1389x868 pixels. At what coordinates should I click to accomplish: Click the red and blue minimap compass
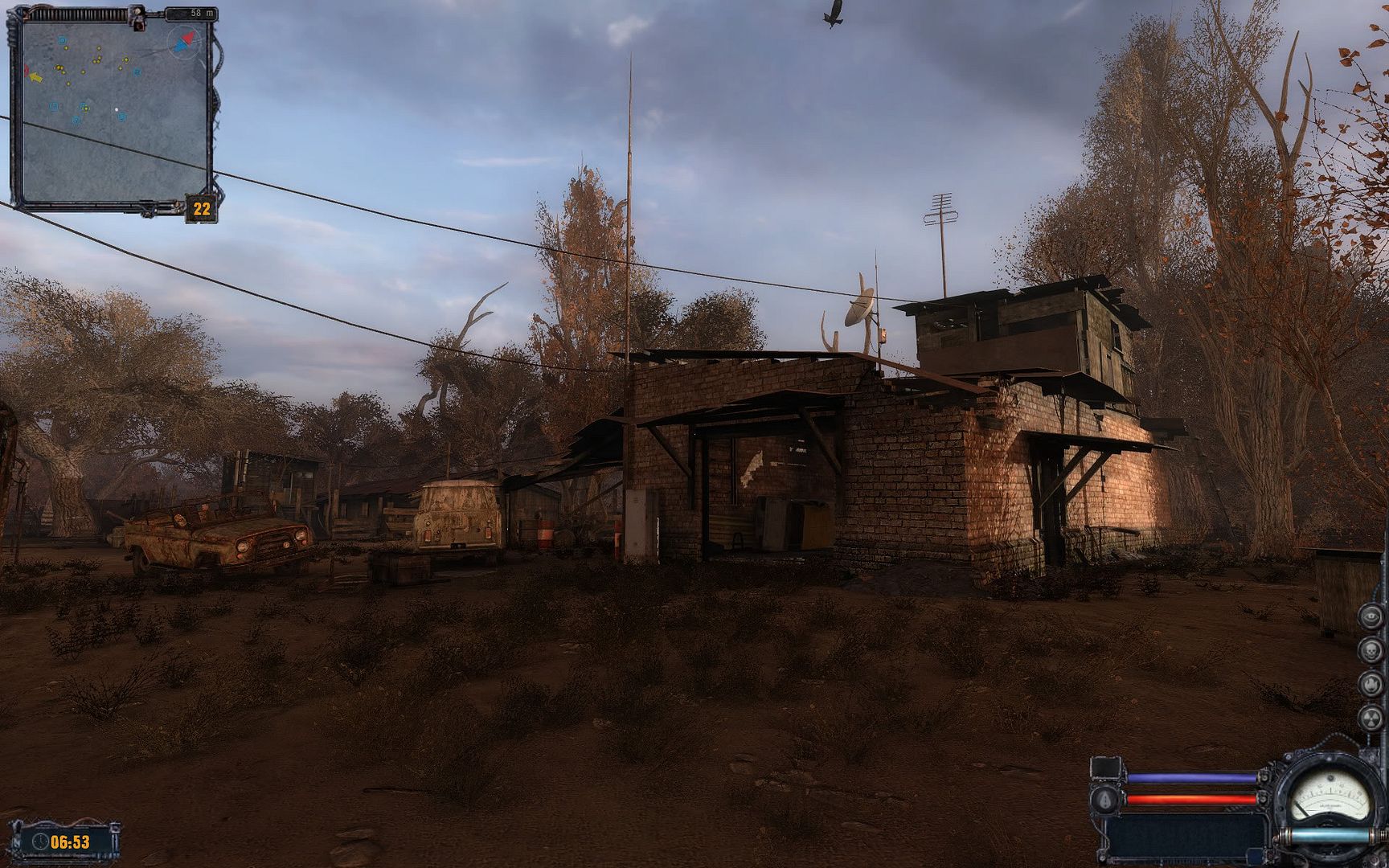(182, 39)
